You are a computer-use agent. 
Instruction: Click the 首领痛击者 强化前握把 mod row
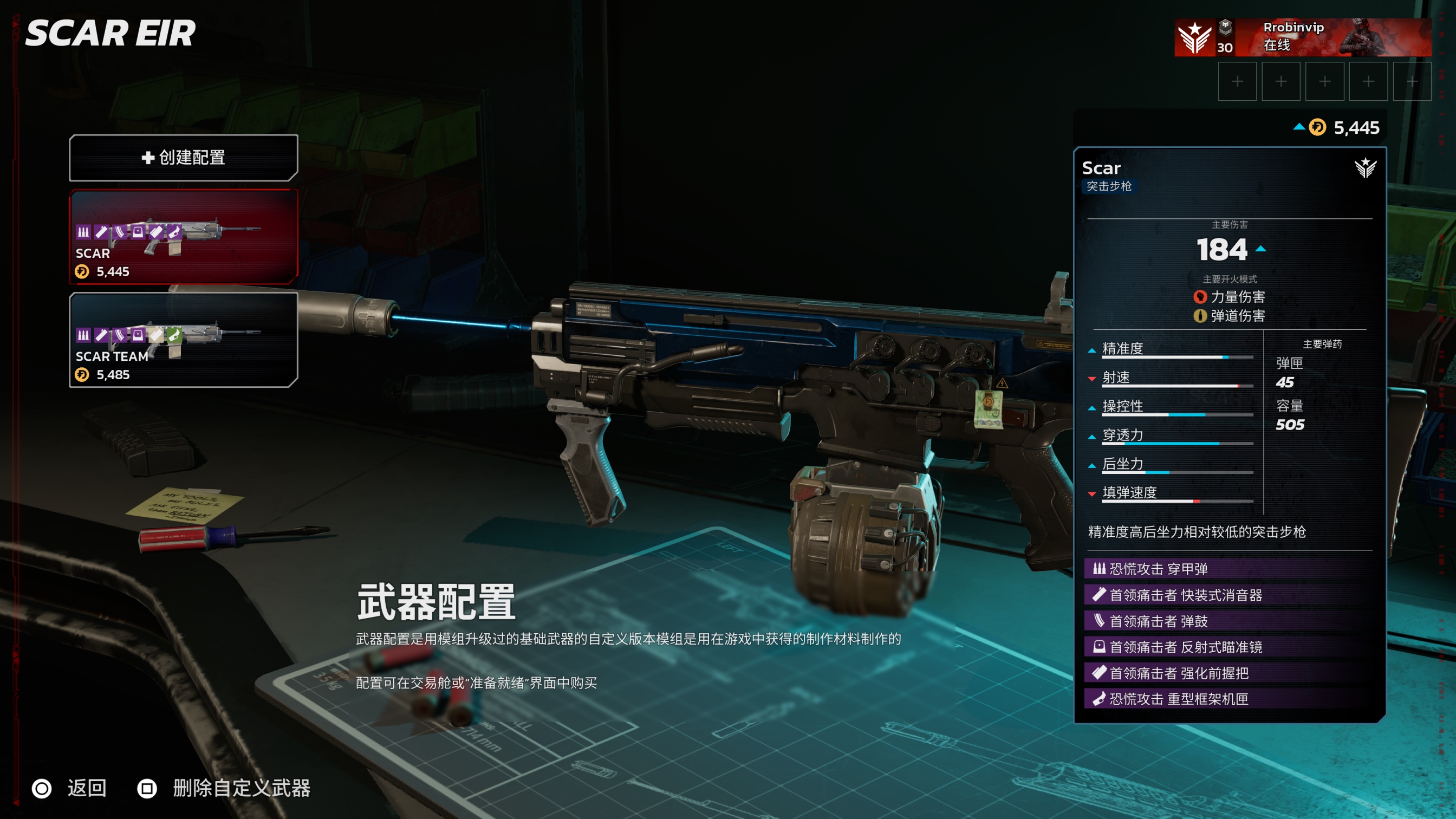click(1230, 673)
